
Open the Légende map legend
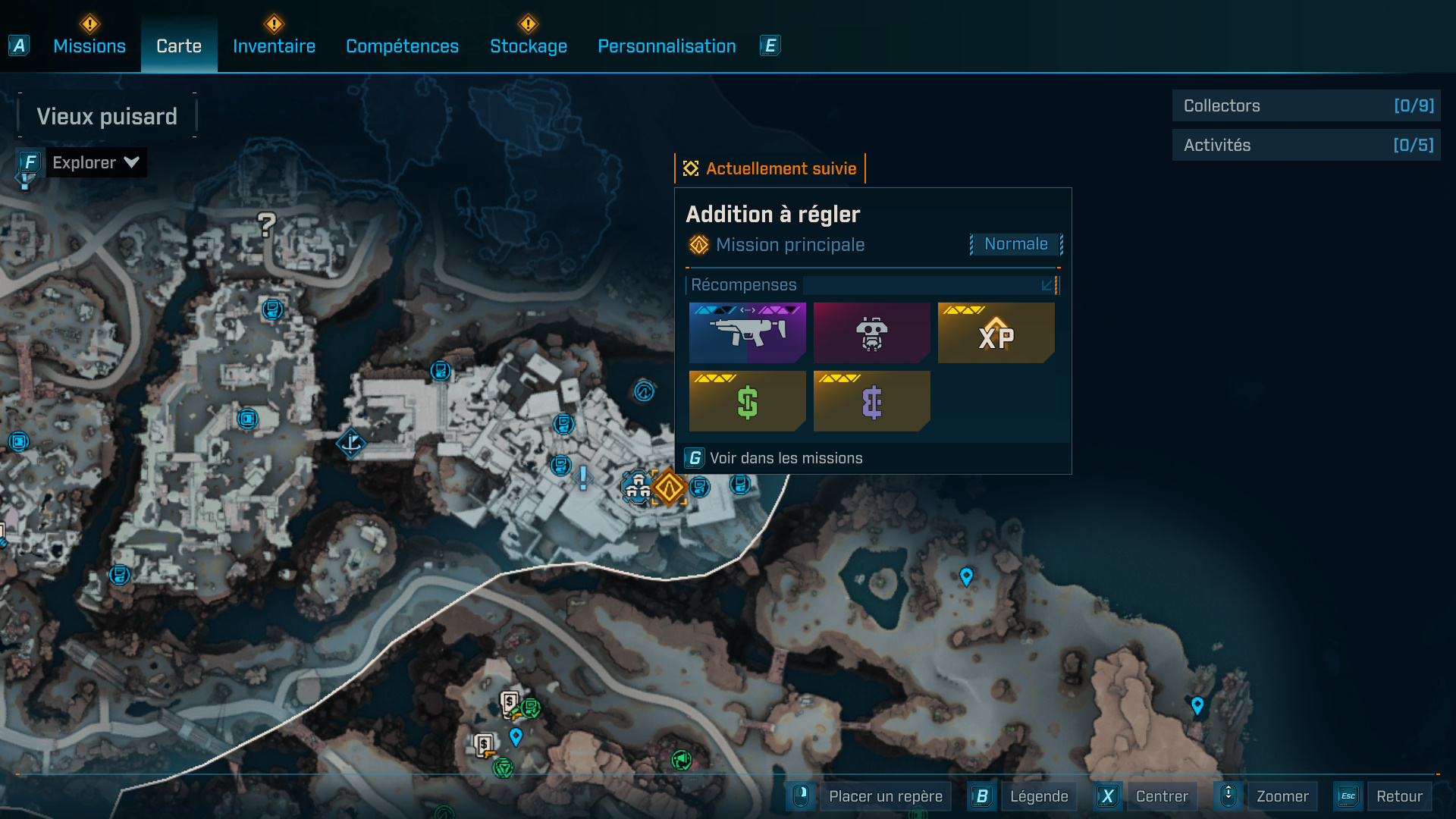1038,796
